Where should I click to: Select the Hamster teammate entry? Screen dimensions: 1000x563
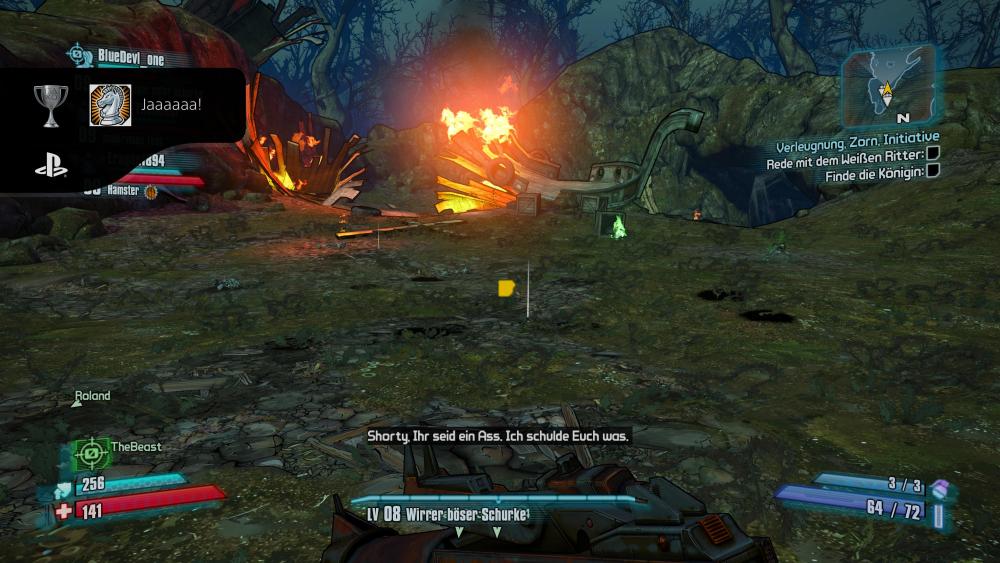120,188
